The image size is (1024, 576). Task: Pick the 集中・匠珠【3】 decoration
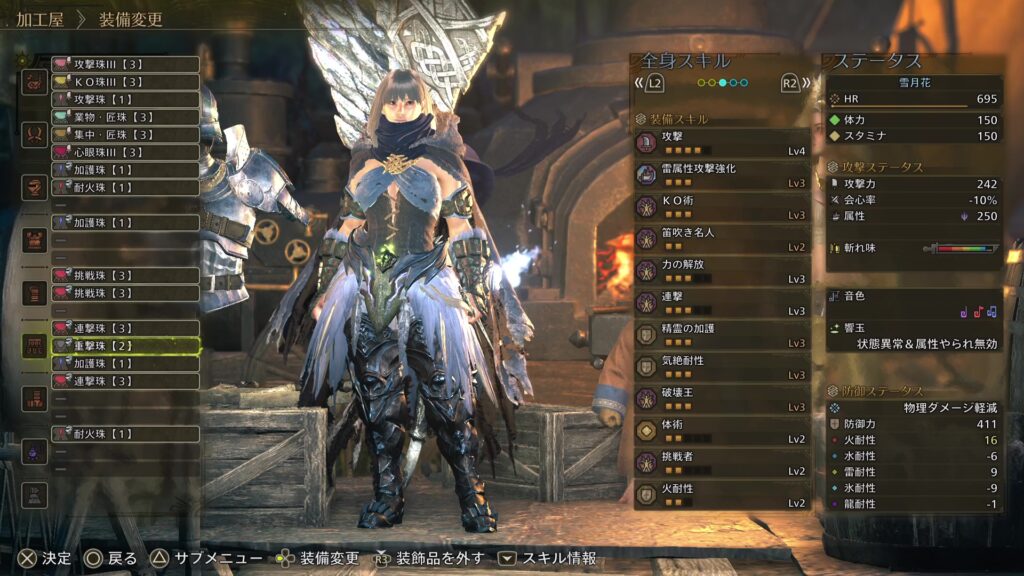tap(125, 134)
